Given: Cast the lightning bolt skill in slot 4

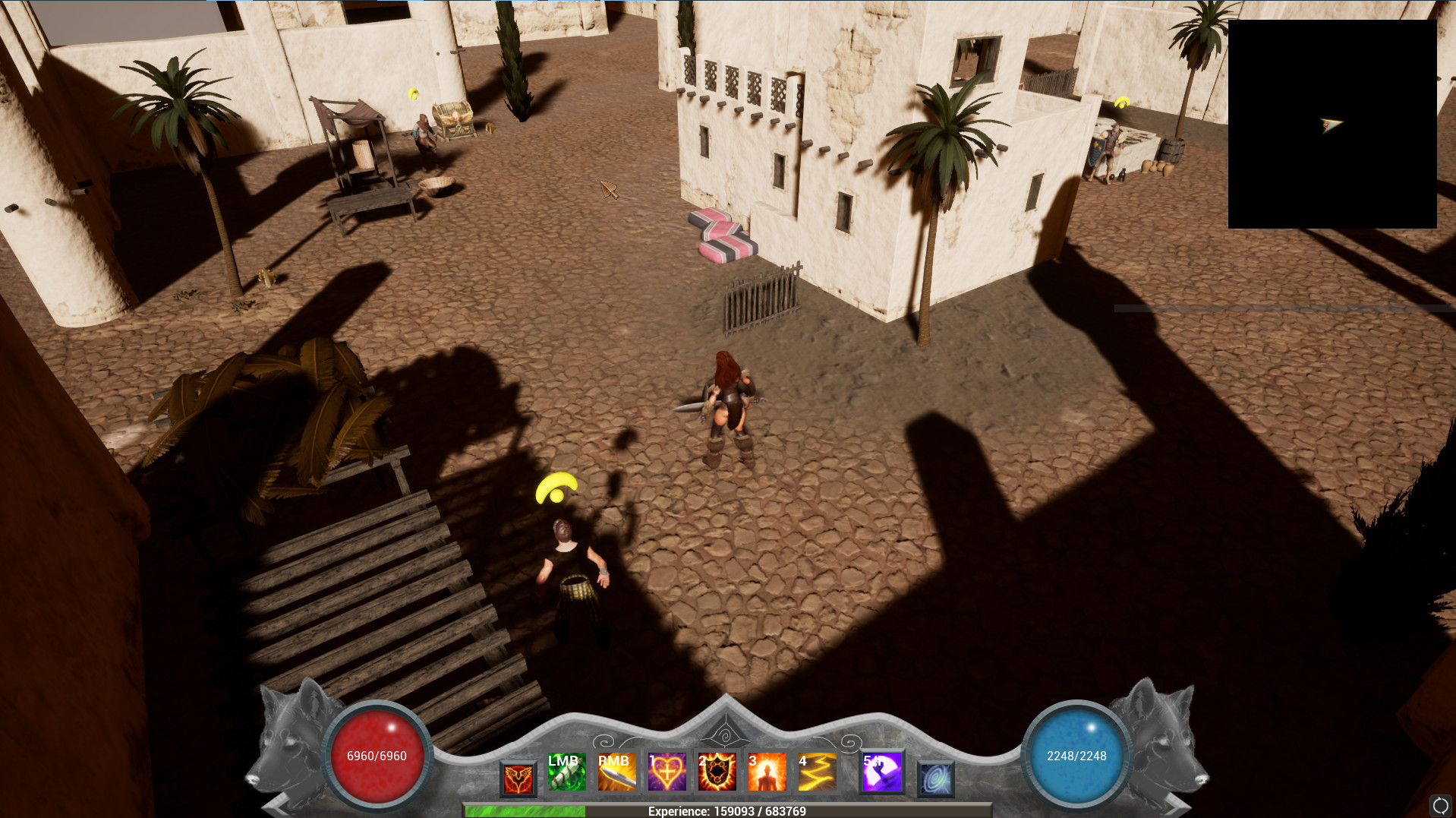Looking at the screenshot, I should click(x=818, y=772).
